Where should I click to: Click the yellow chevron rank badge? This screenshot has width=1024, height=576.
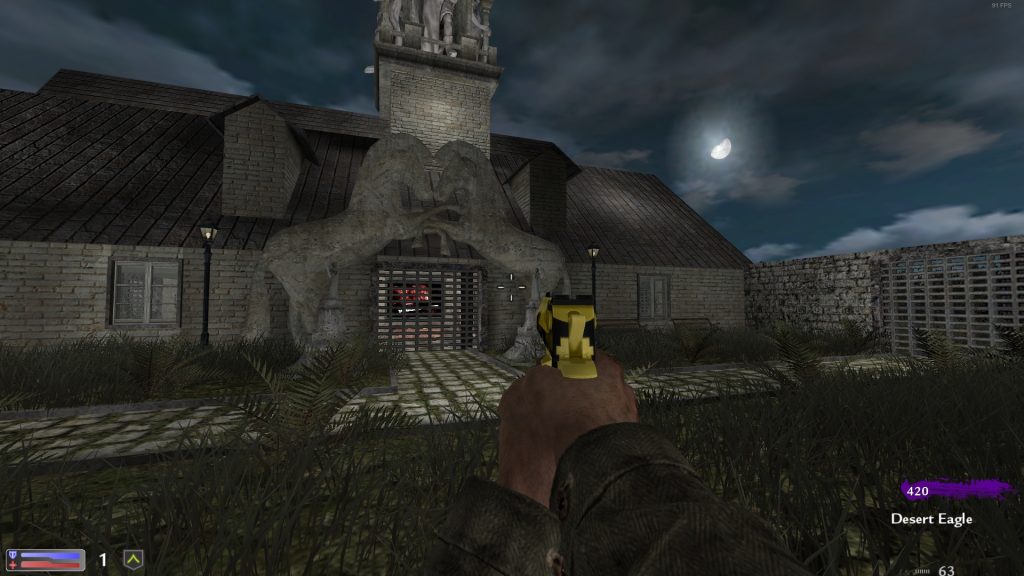[132, 559]
